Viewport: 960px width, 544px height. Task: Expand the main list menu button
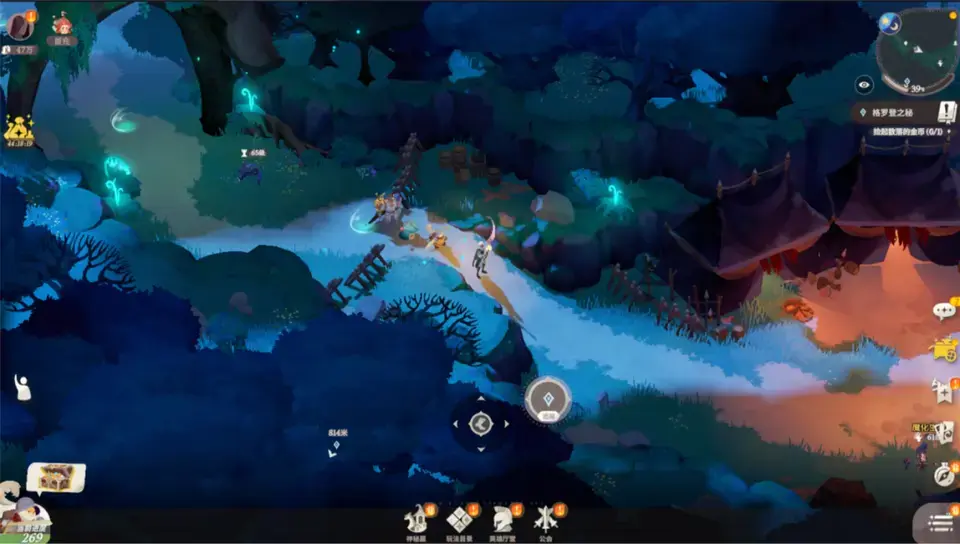click(x=939, y=523)
